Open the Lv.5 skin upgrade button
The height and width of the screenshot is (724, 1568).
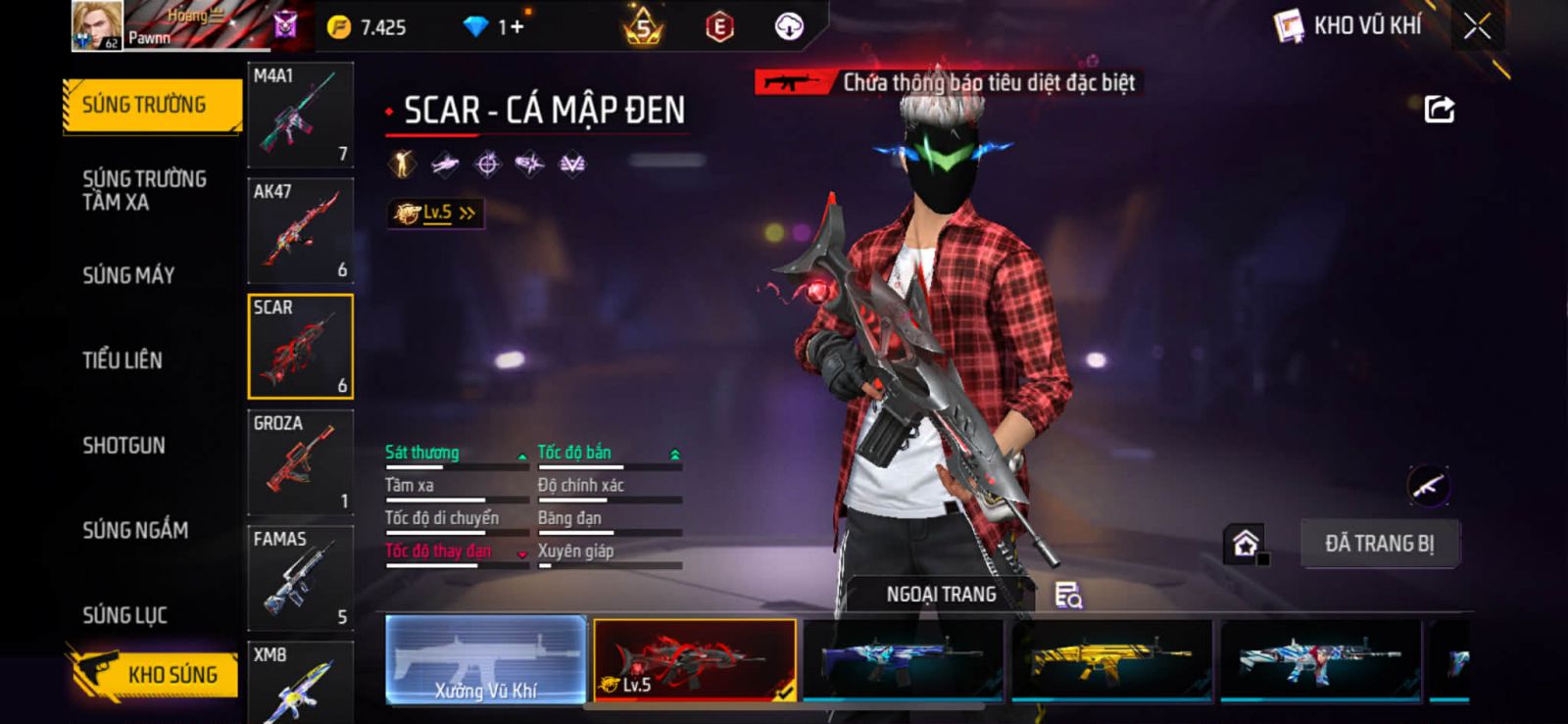click(x=435, y=213)
